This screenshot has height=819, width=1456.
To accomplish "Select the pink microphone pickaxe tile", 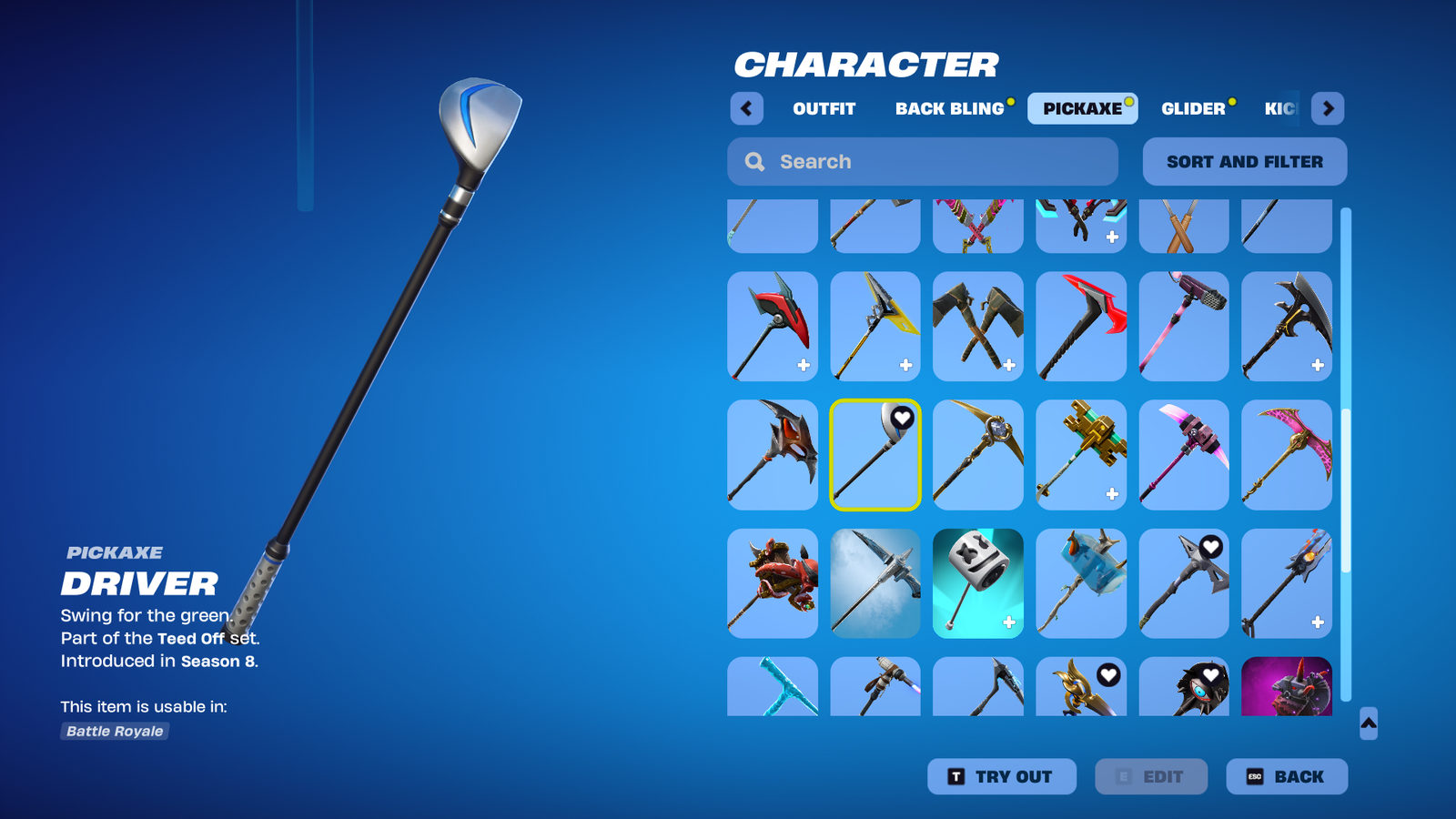I will 1183,326.
